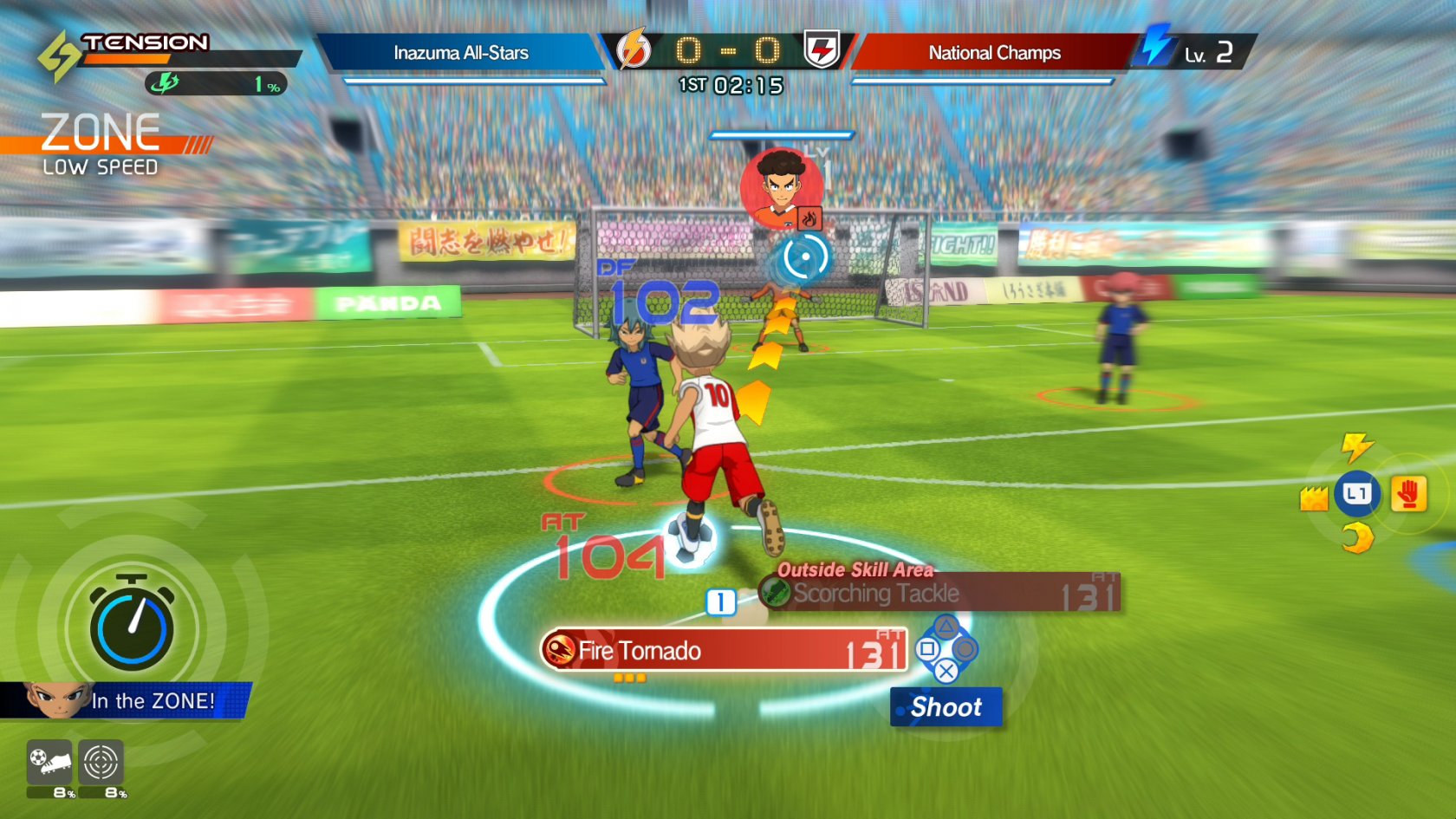Click the blue Shoot command label
Viewport: 1456px width, 819px height.
click(946, 707)
